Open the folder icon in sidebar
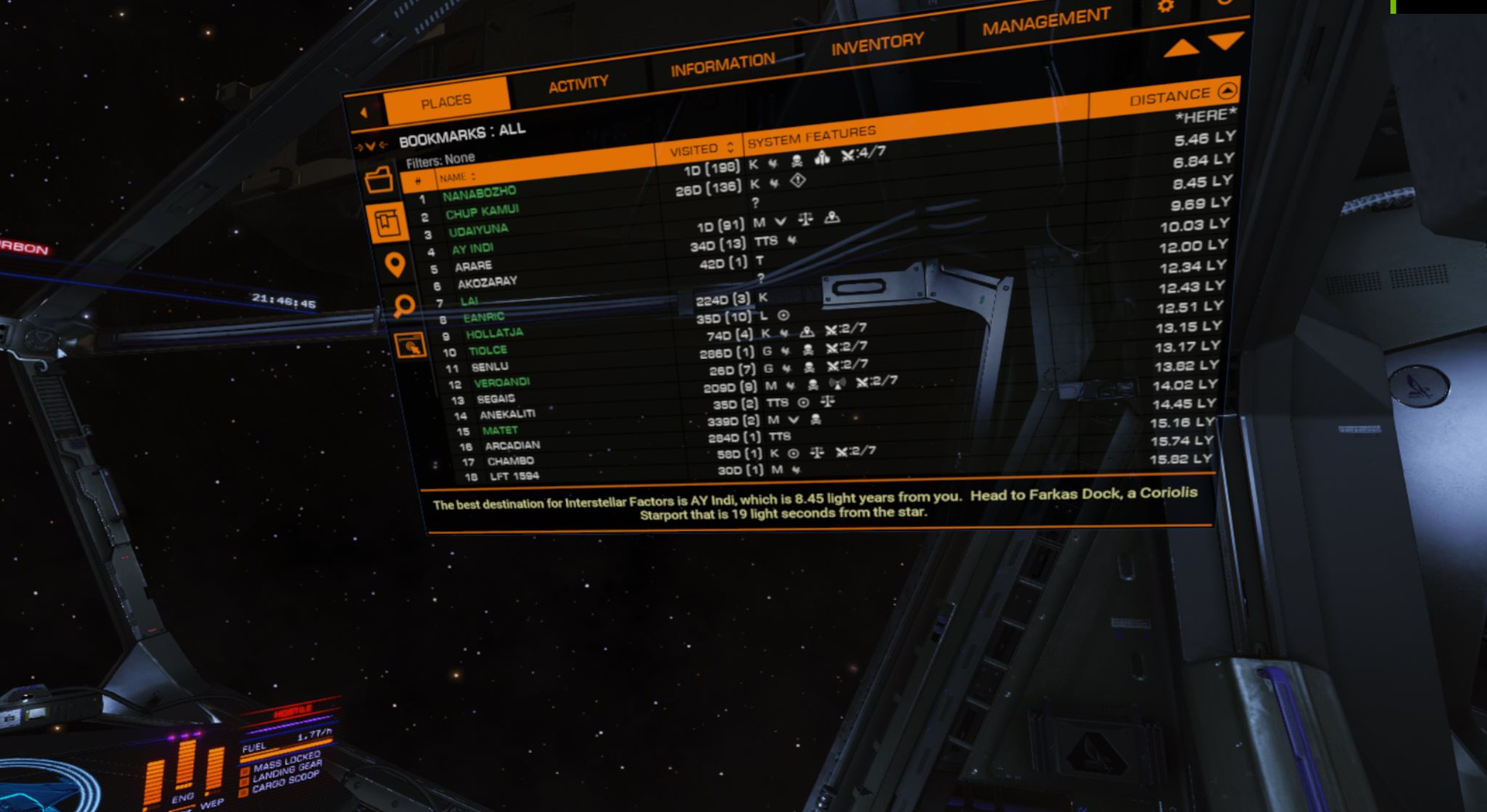Viewport: 1487px width, 812px height. [x=379, y=181]
